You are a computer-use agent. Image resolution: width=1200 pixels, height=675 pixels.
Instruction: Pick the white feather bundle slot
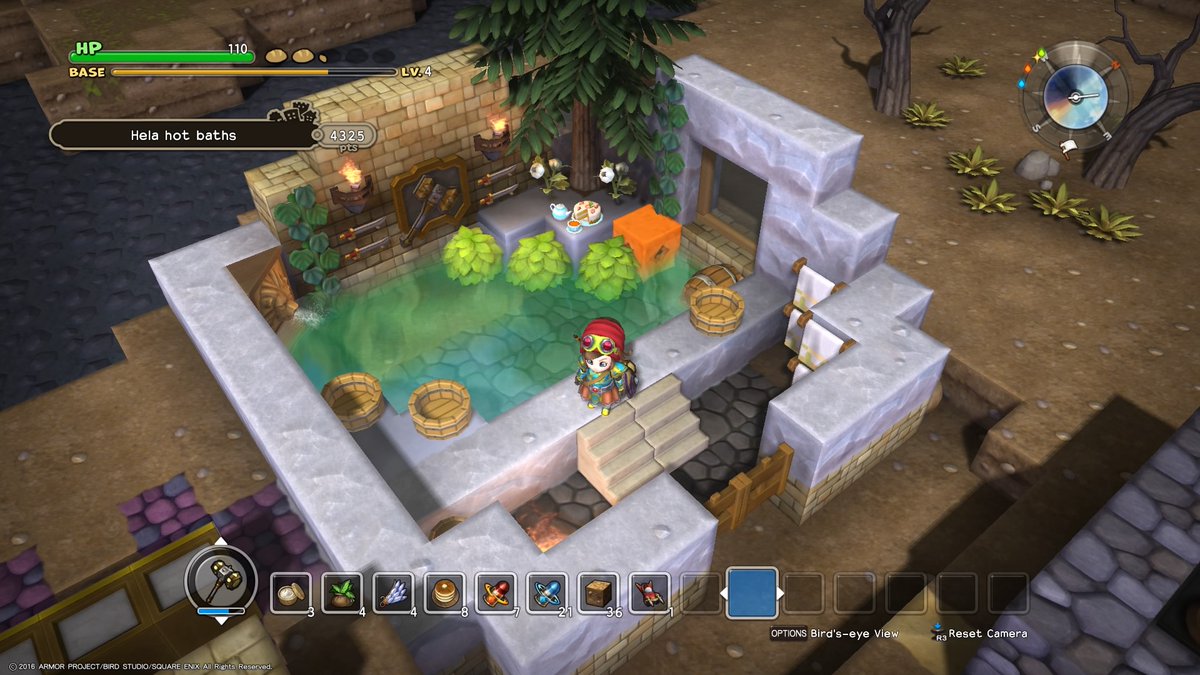393,592
